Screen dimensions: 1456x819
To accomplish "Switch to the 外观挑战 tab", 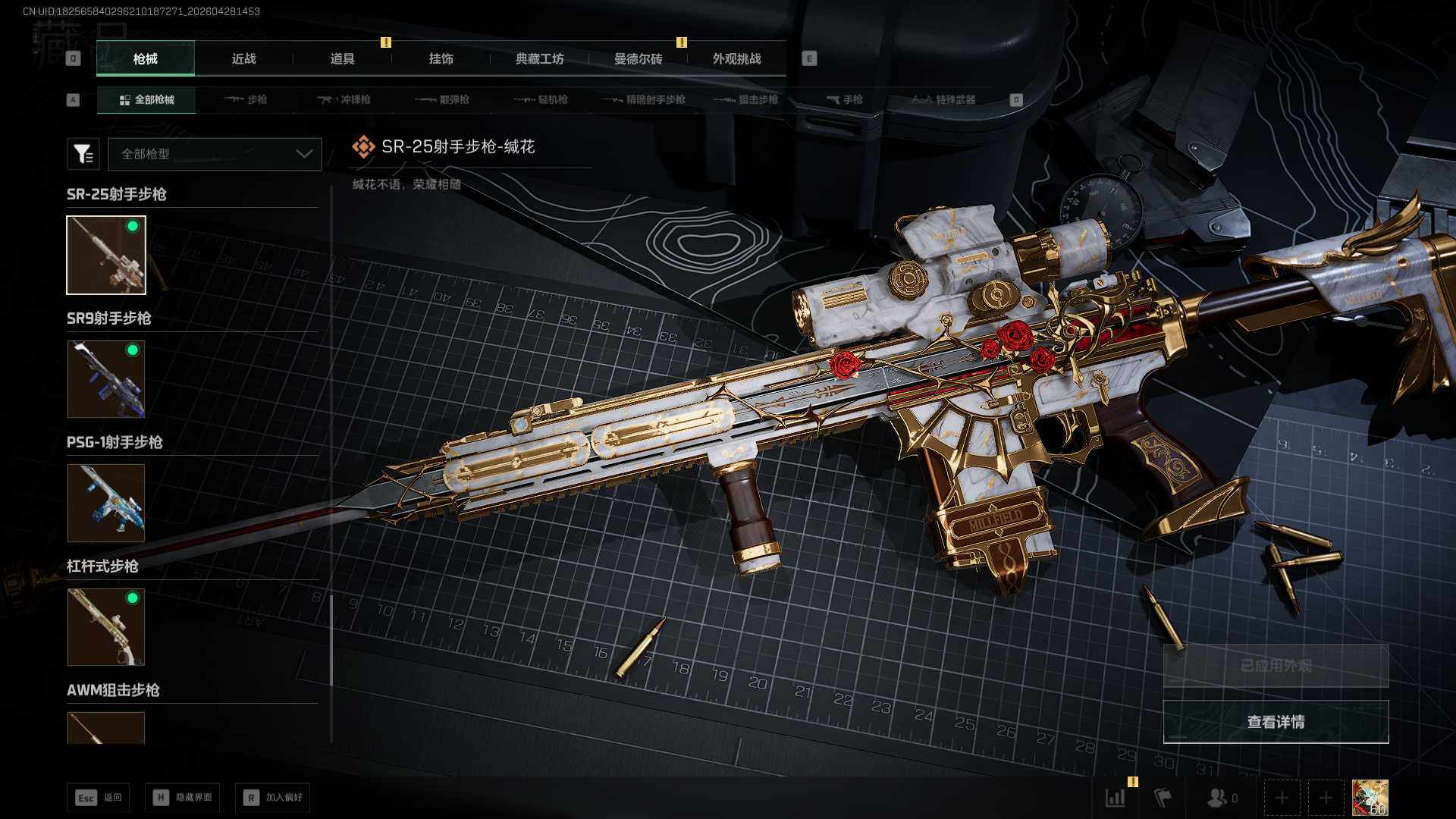I will (x=736, y=58).
